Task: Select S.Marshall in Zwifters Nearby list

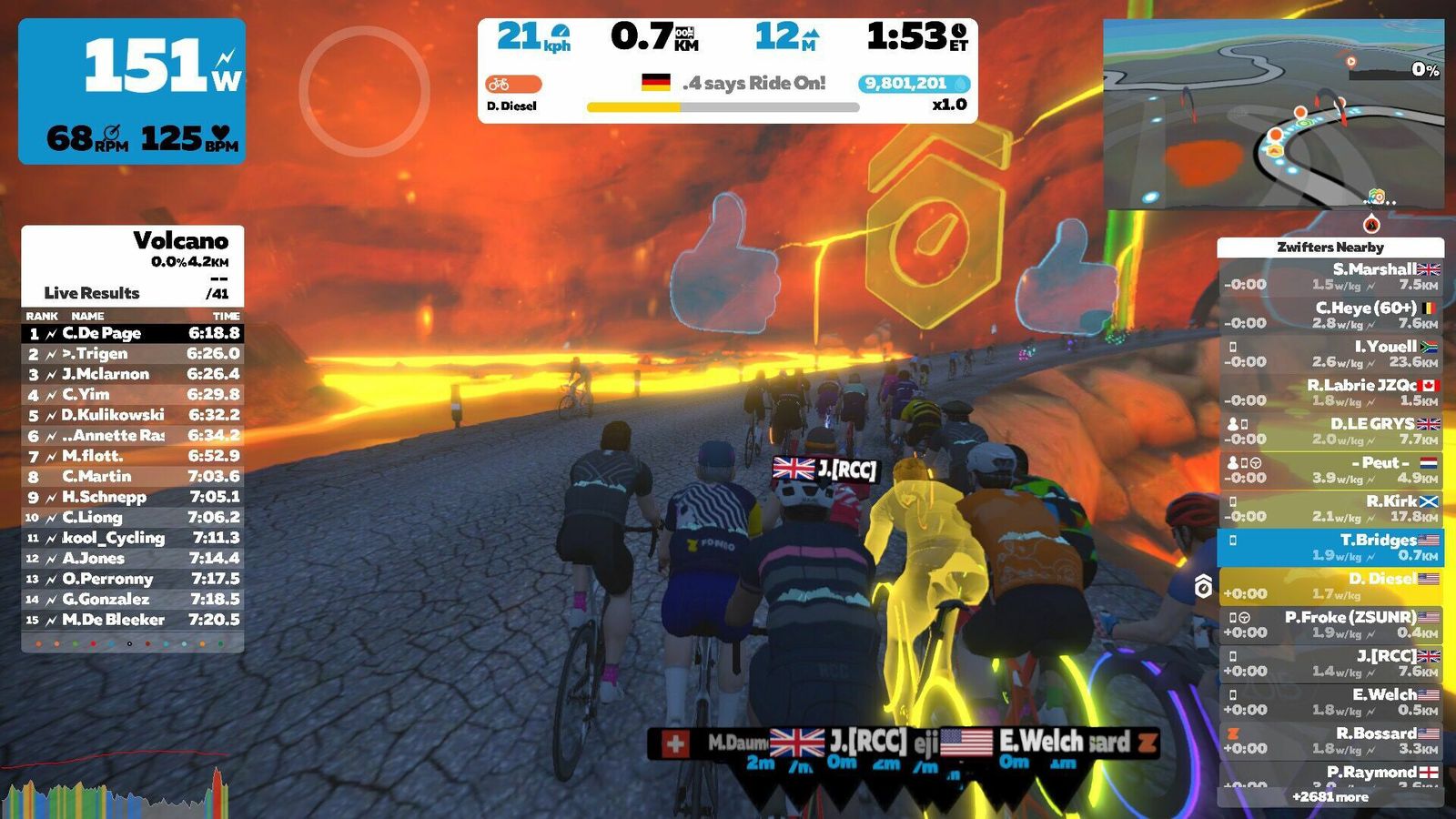Action: point(1330,277)
